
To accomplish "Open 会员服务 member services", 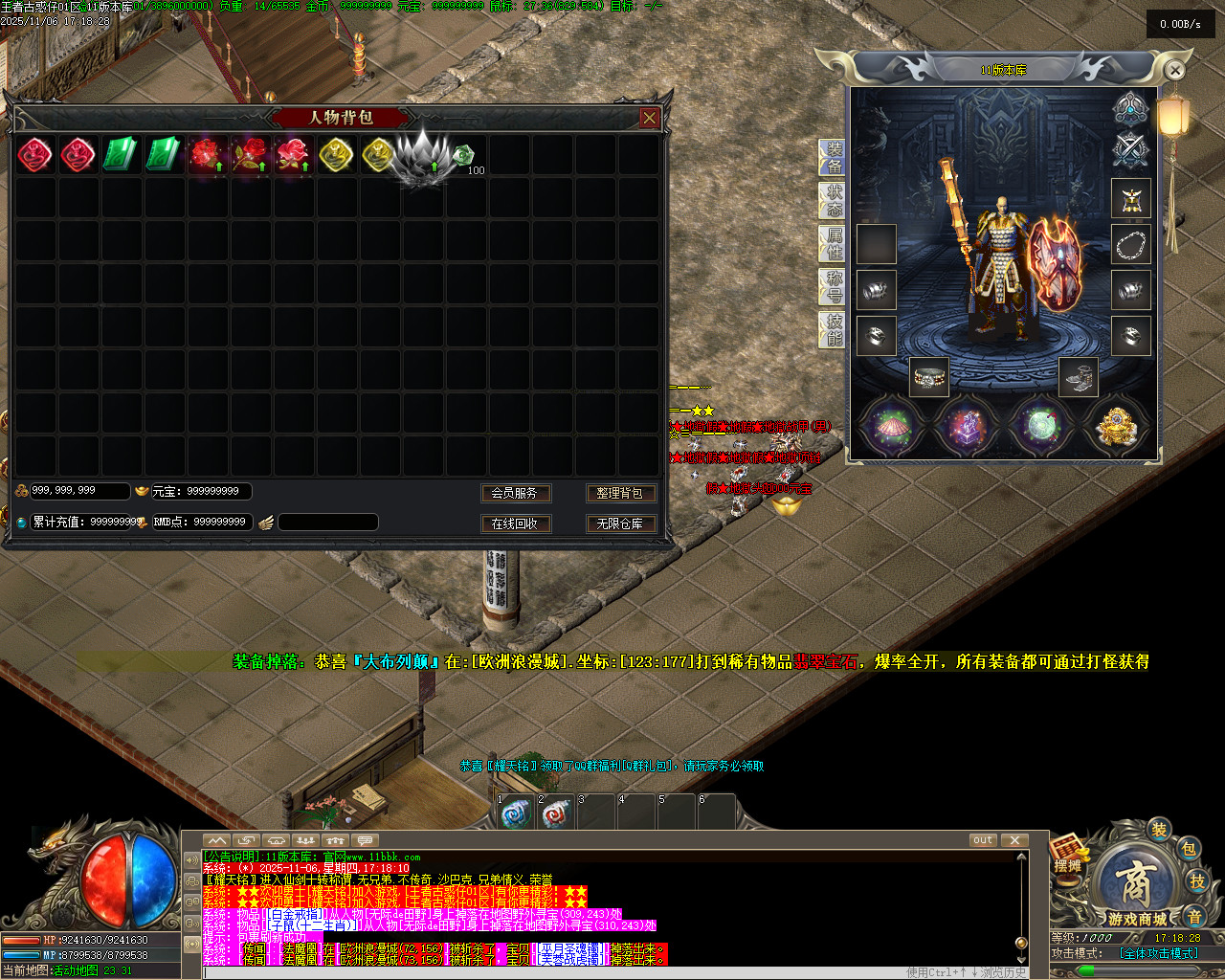I will point(514,493).
